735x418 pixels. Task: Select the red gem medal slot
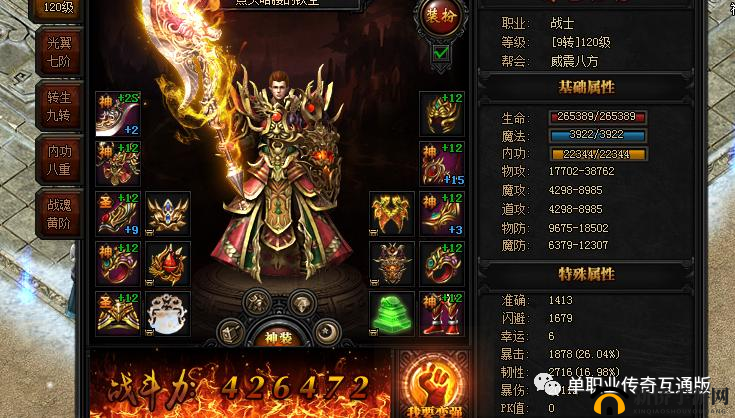(167, 262)
